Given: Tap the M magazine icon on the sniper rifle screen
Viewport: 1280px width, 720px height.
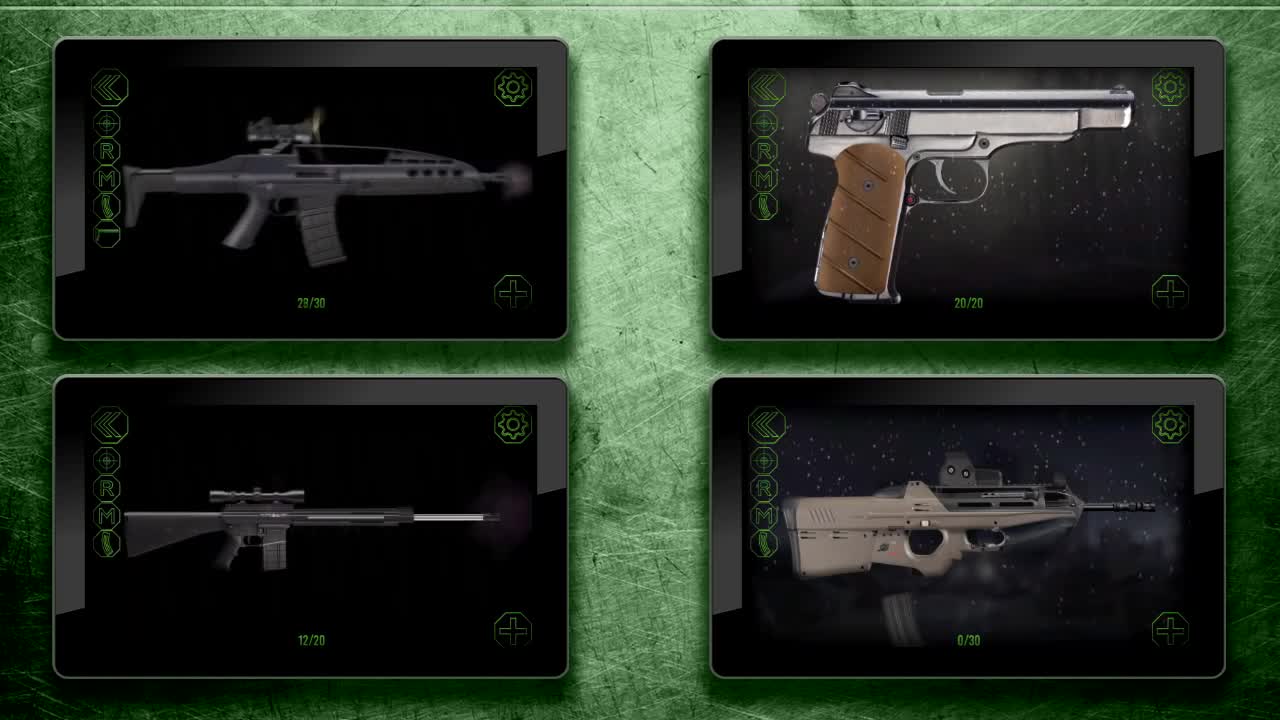Looking at the screenshot, I should pyautogui.click(x=107, y=514).
